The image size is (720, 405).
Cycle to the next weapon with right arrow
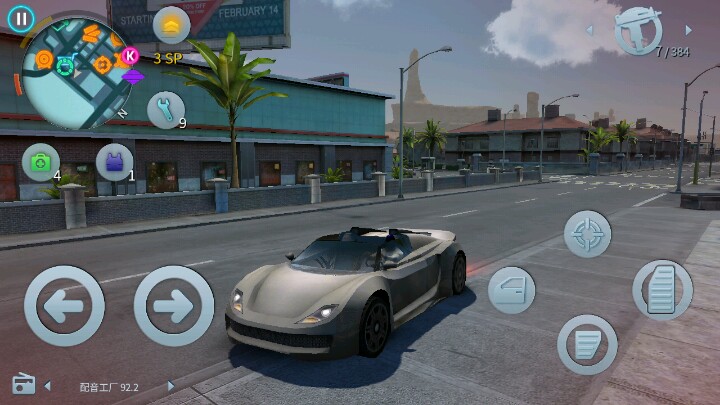click(x=688, y=30)
